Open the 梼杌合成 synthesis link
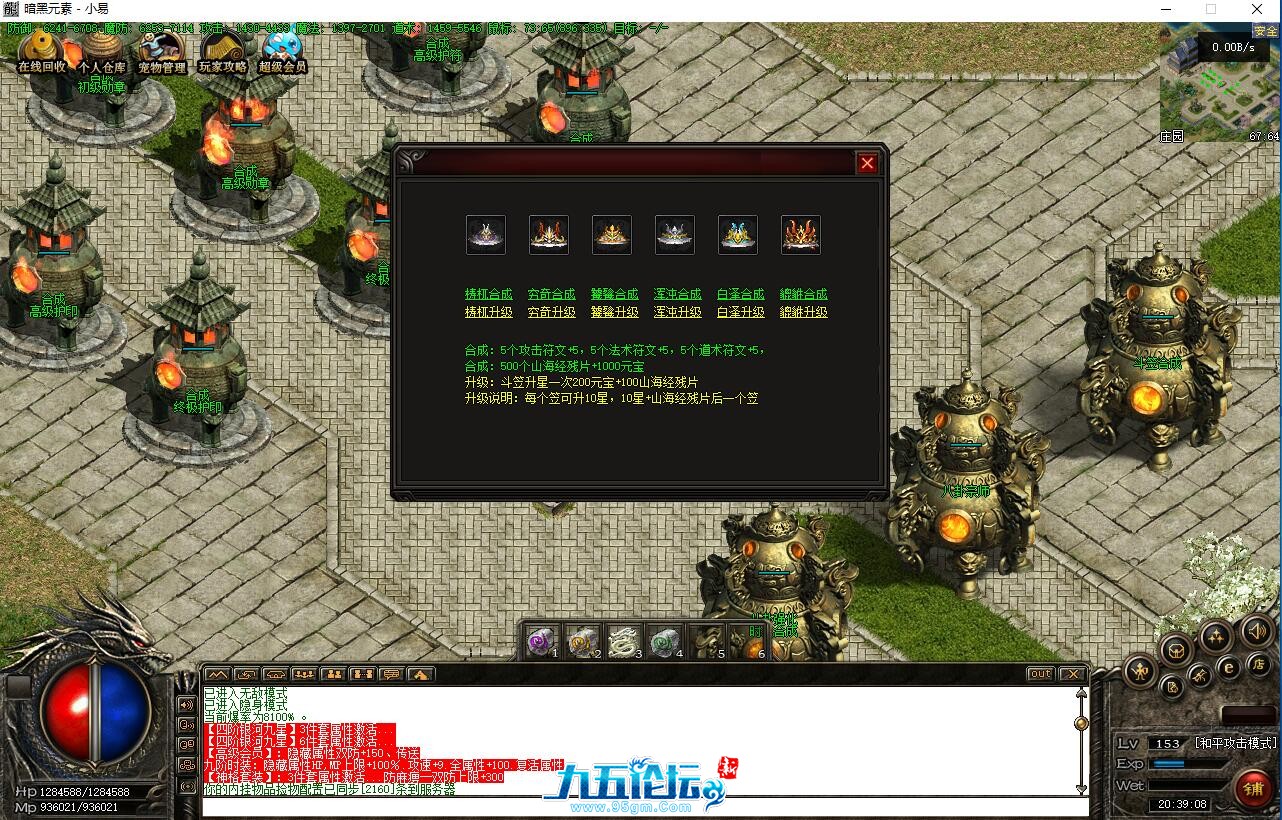 488,294
